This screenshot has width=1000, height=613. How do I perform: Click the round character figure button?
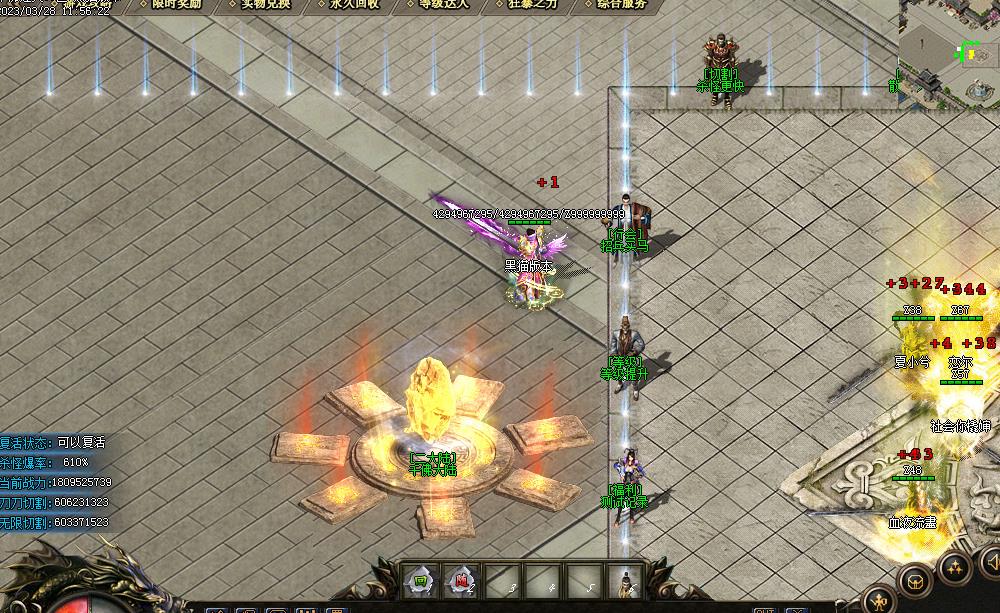click(x=880, y=600)
